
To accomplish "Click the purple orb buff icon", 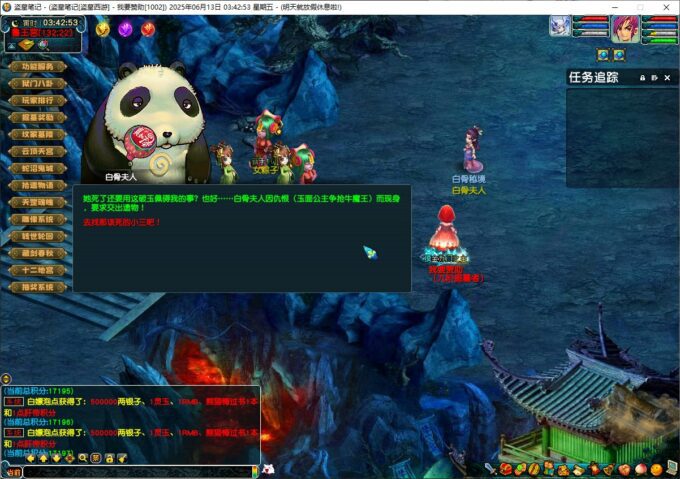I will click(x=125, y=29).
